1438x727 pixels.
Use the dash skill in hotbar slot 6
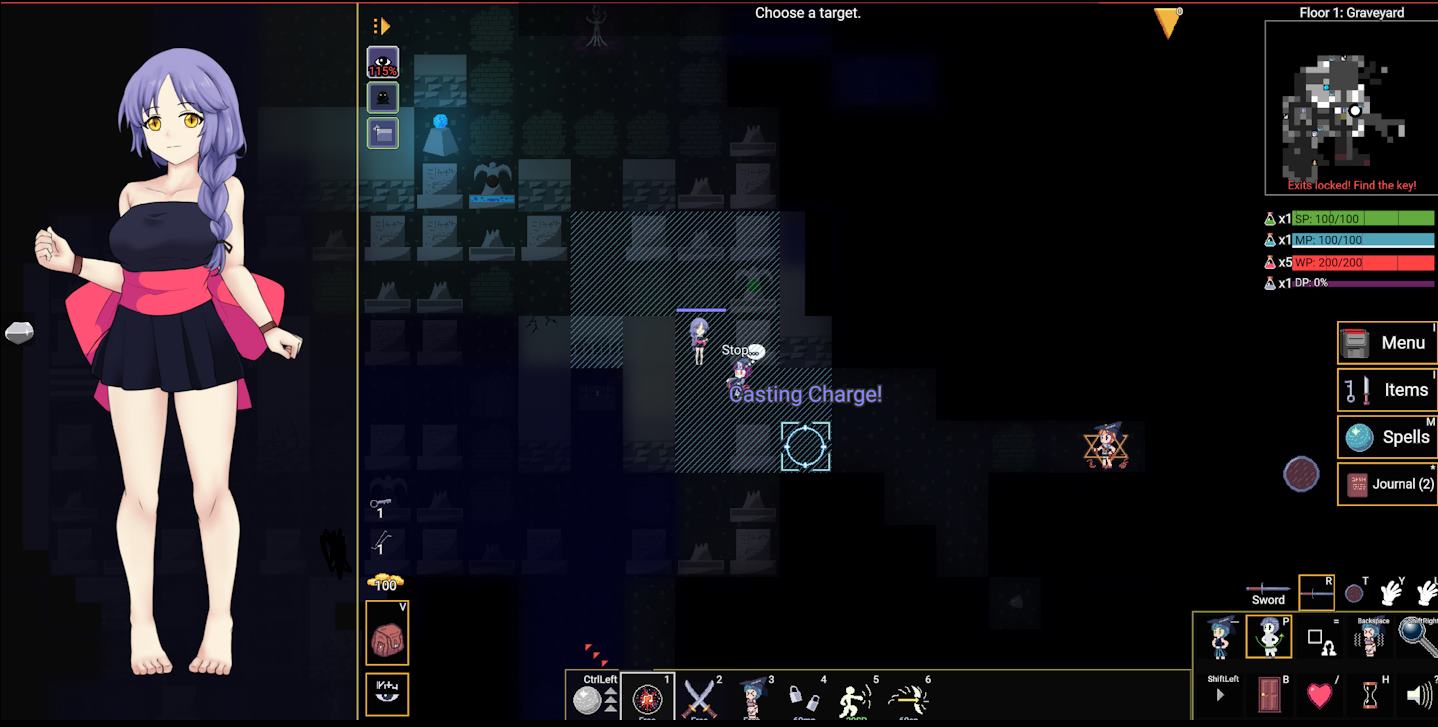[907, 697]
